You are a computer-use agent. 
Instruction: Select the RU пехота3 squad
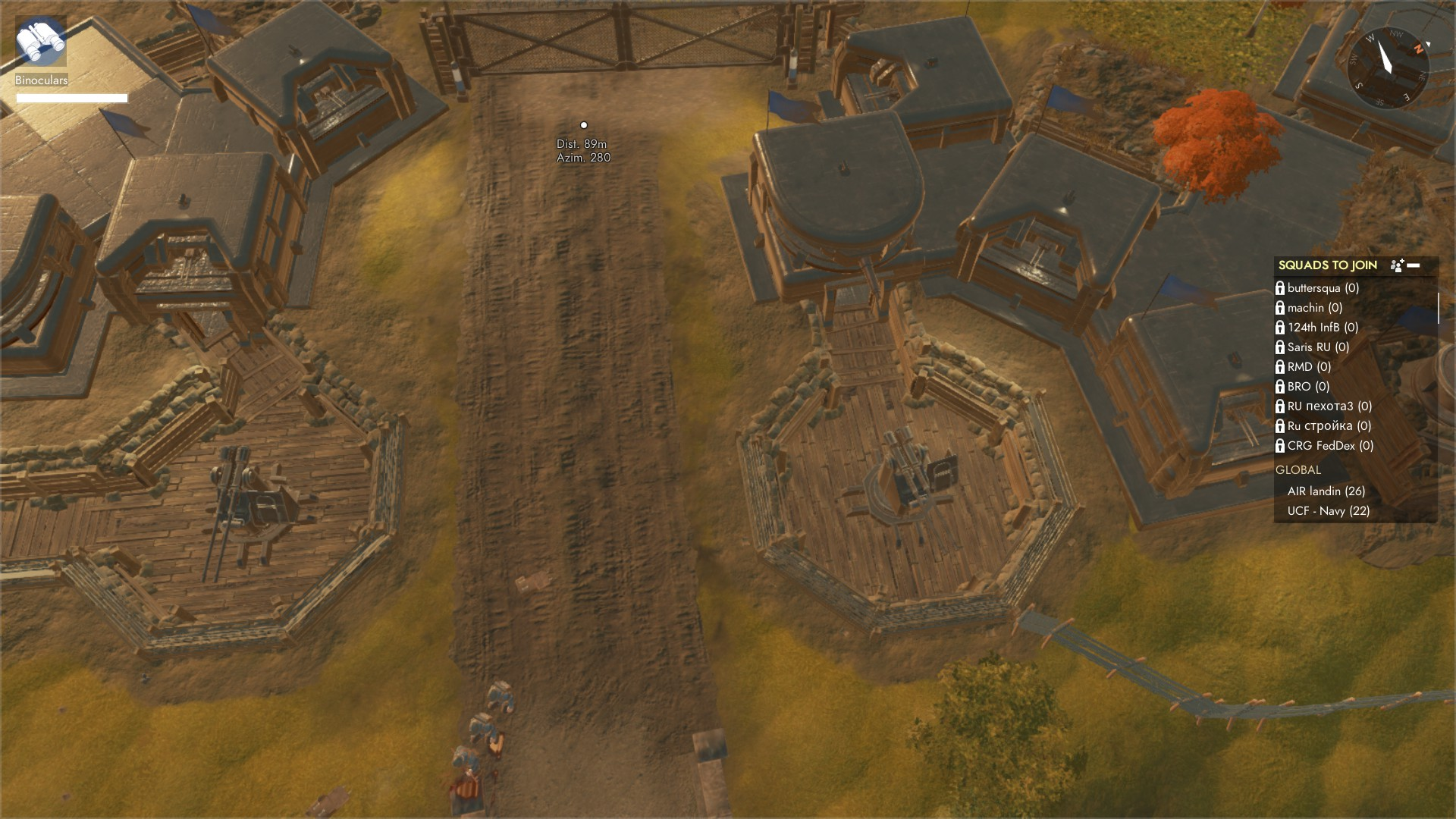tap(1329, 406)
